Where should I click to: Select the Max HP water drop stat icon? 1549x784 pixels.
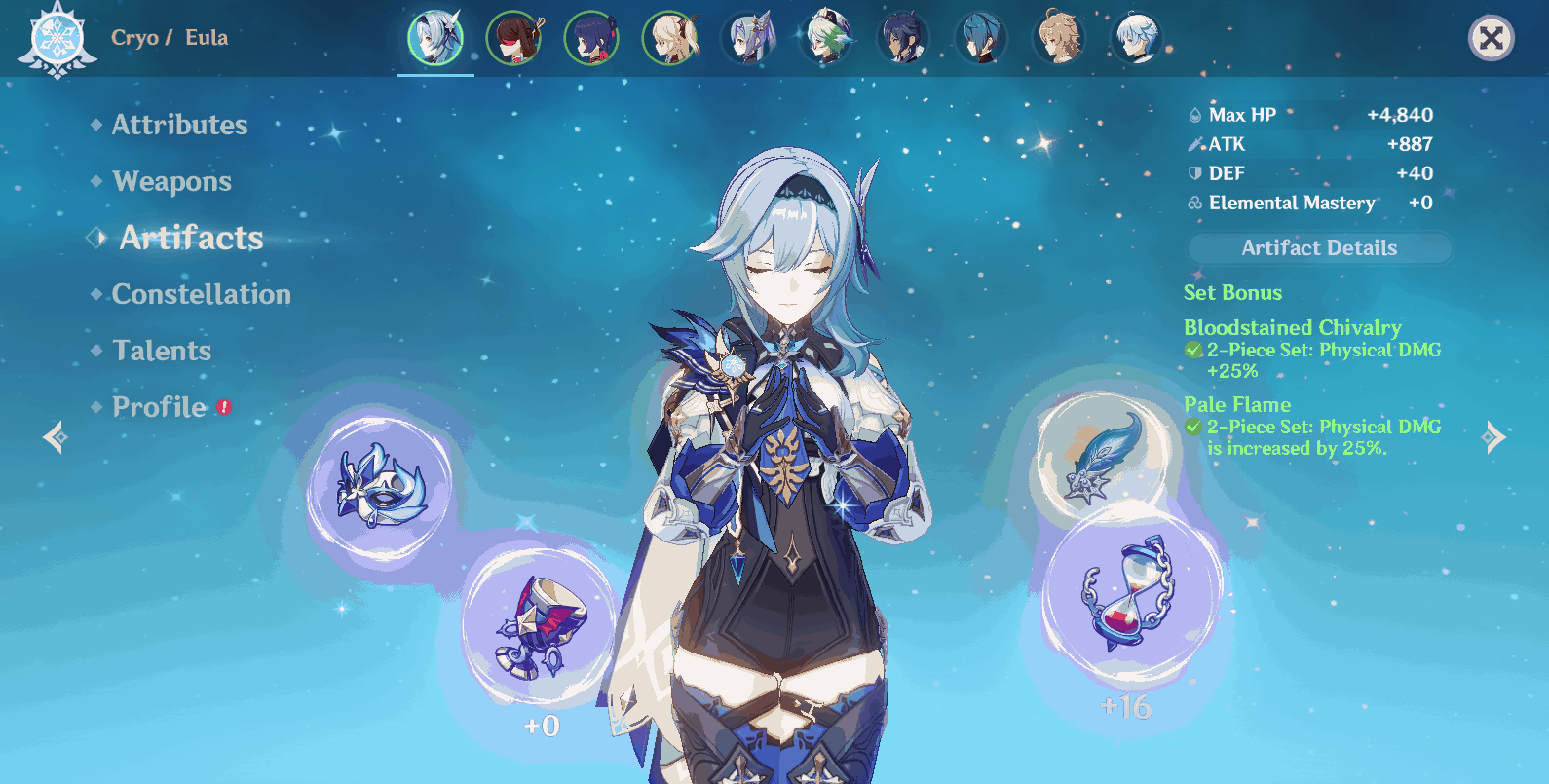pyautogui.click(x=1194, y=114)
